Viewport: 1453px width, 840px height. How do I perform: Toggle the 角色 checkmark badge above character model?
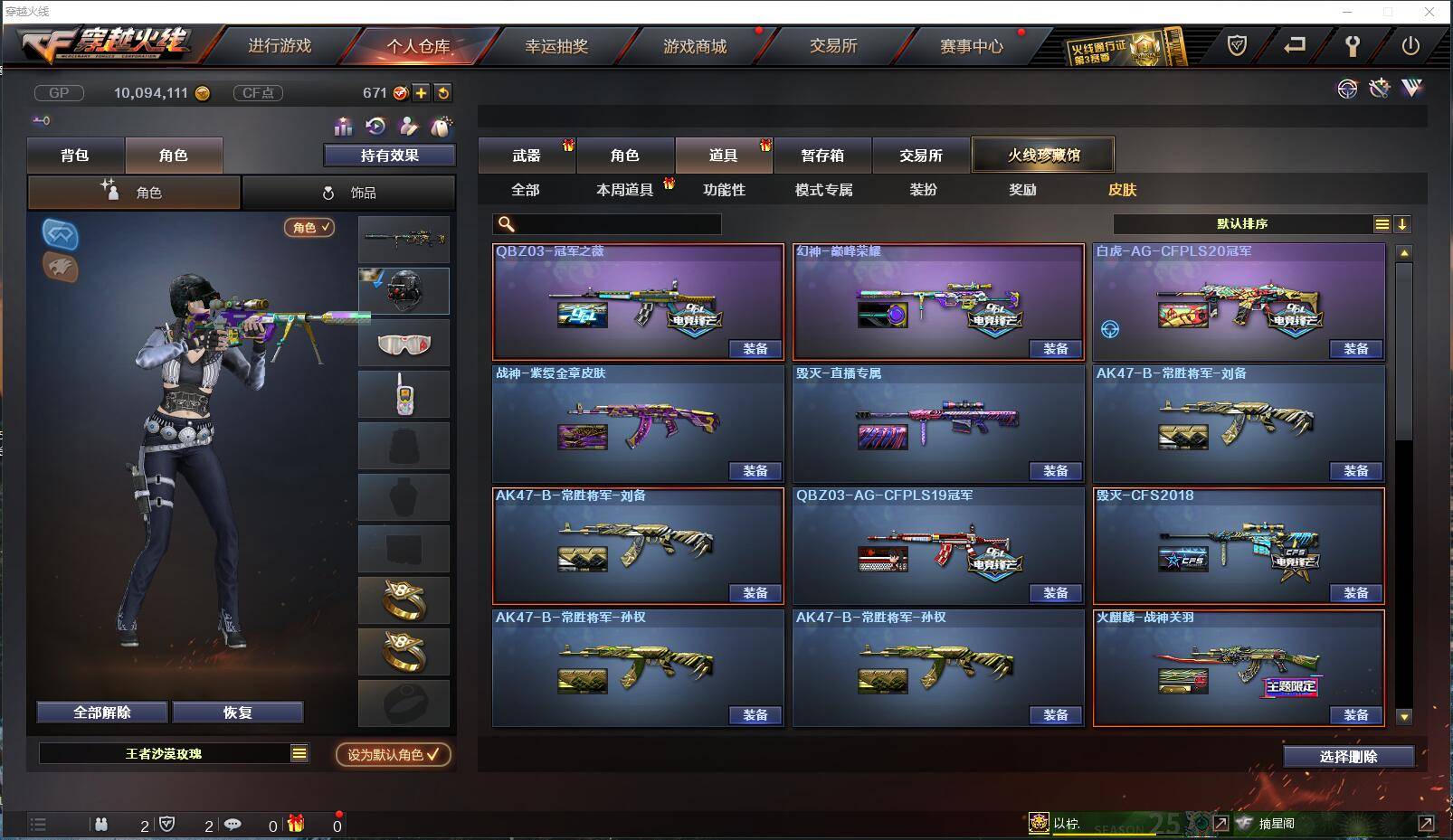[x=309, y=229]
